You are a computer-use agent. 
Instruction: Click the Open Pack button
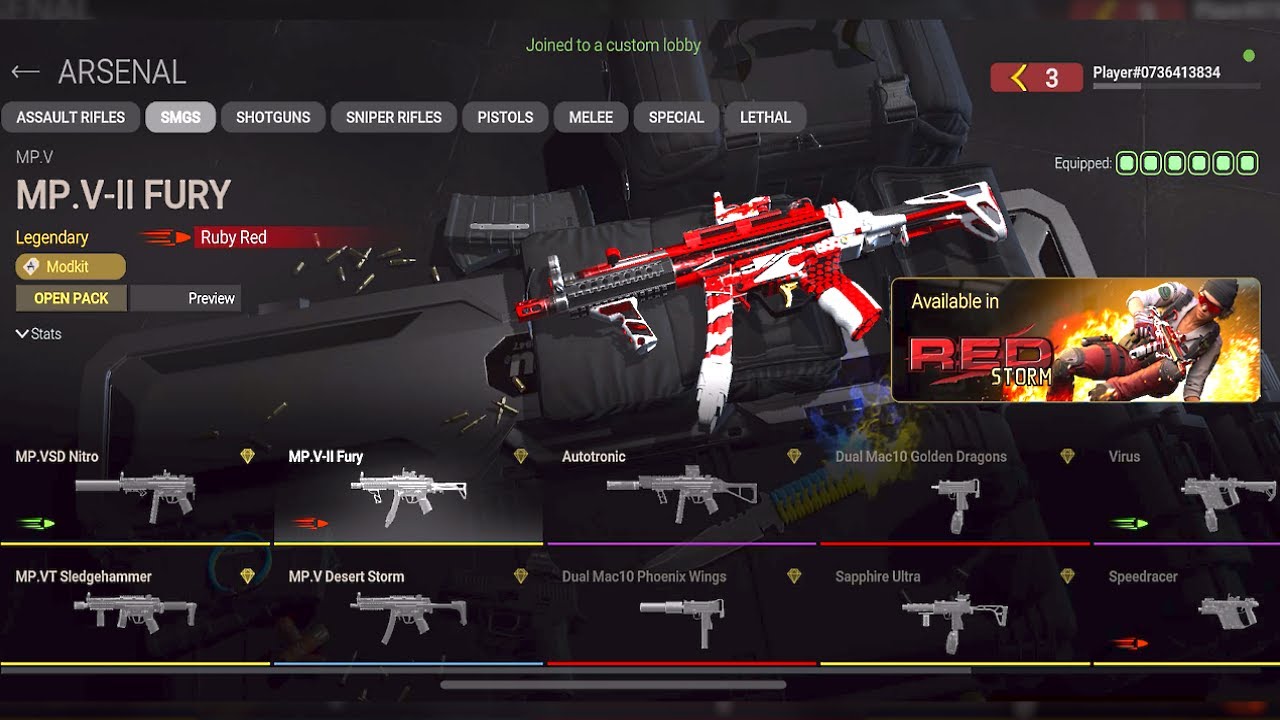(71, 298)
